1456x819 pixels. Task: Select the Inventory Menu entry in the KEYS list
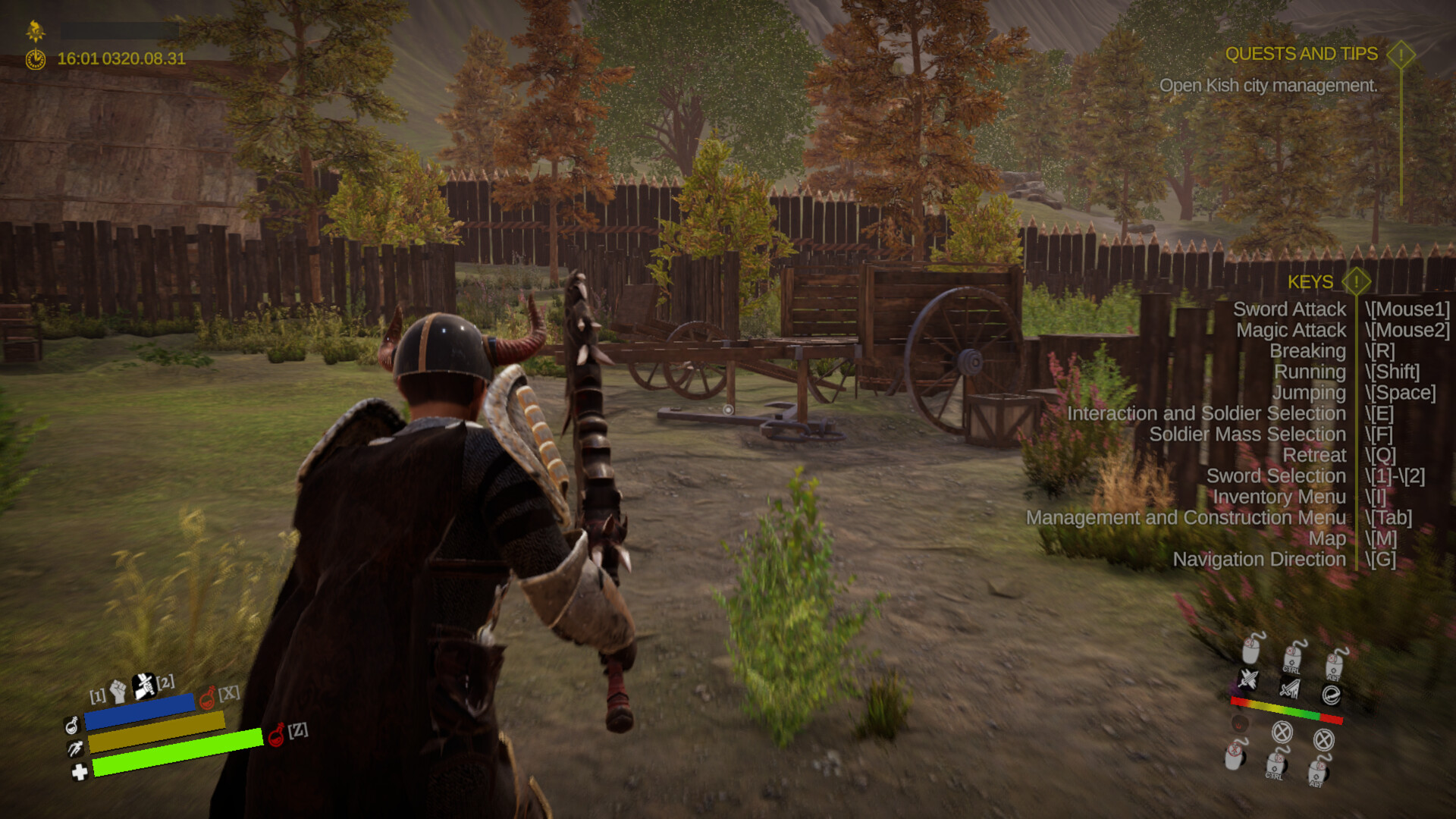point(1279,497)
